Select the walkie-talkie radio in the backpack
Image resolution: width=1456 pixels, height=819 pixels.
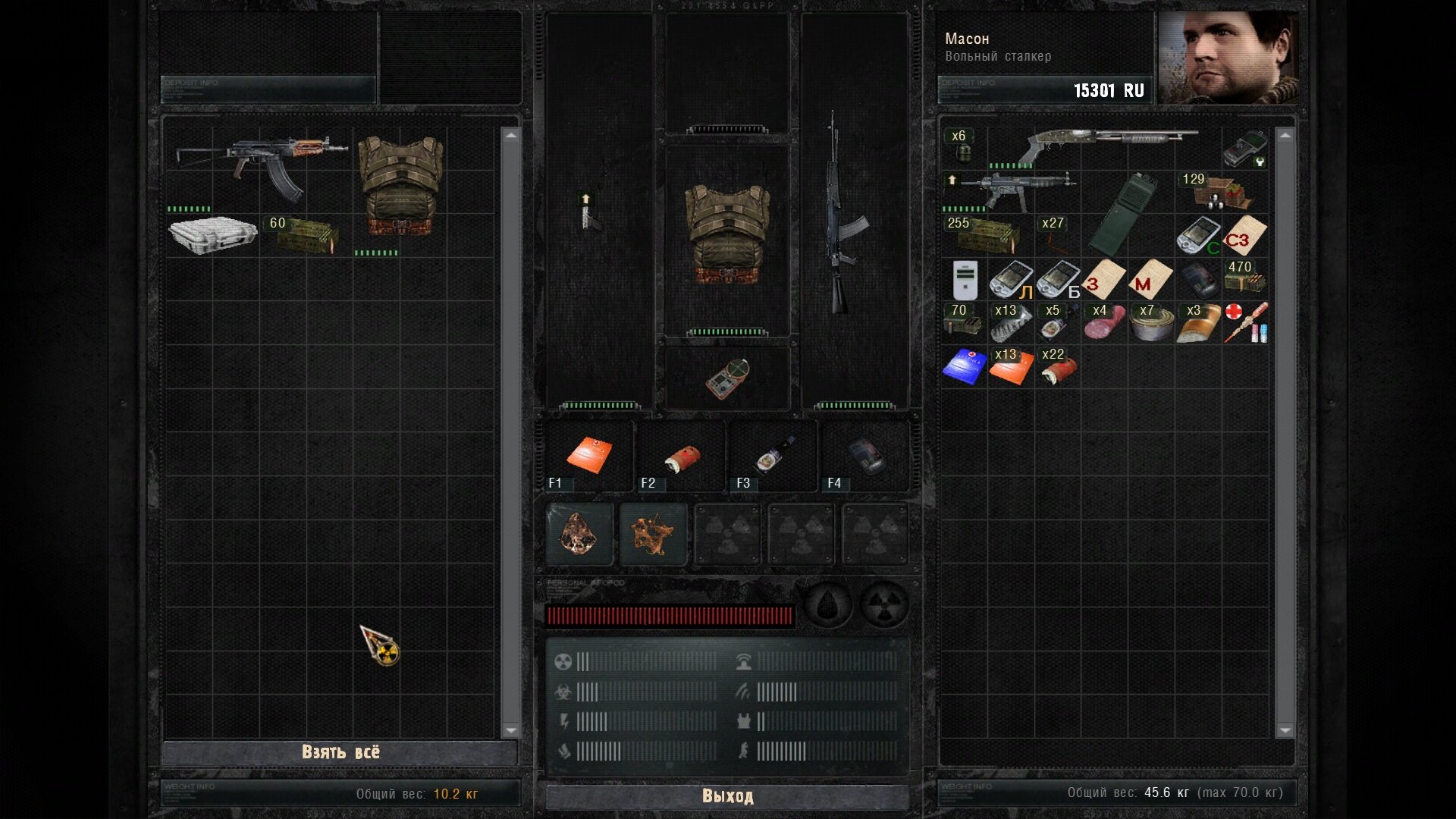[x=1122, y=214]
